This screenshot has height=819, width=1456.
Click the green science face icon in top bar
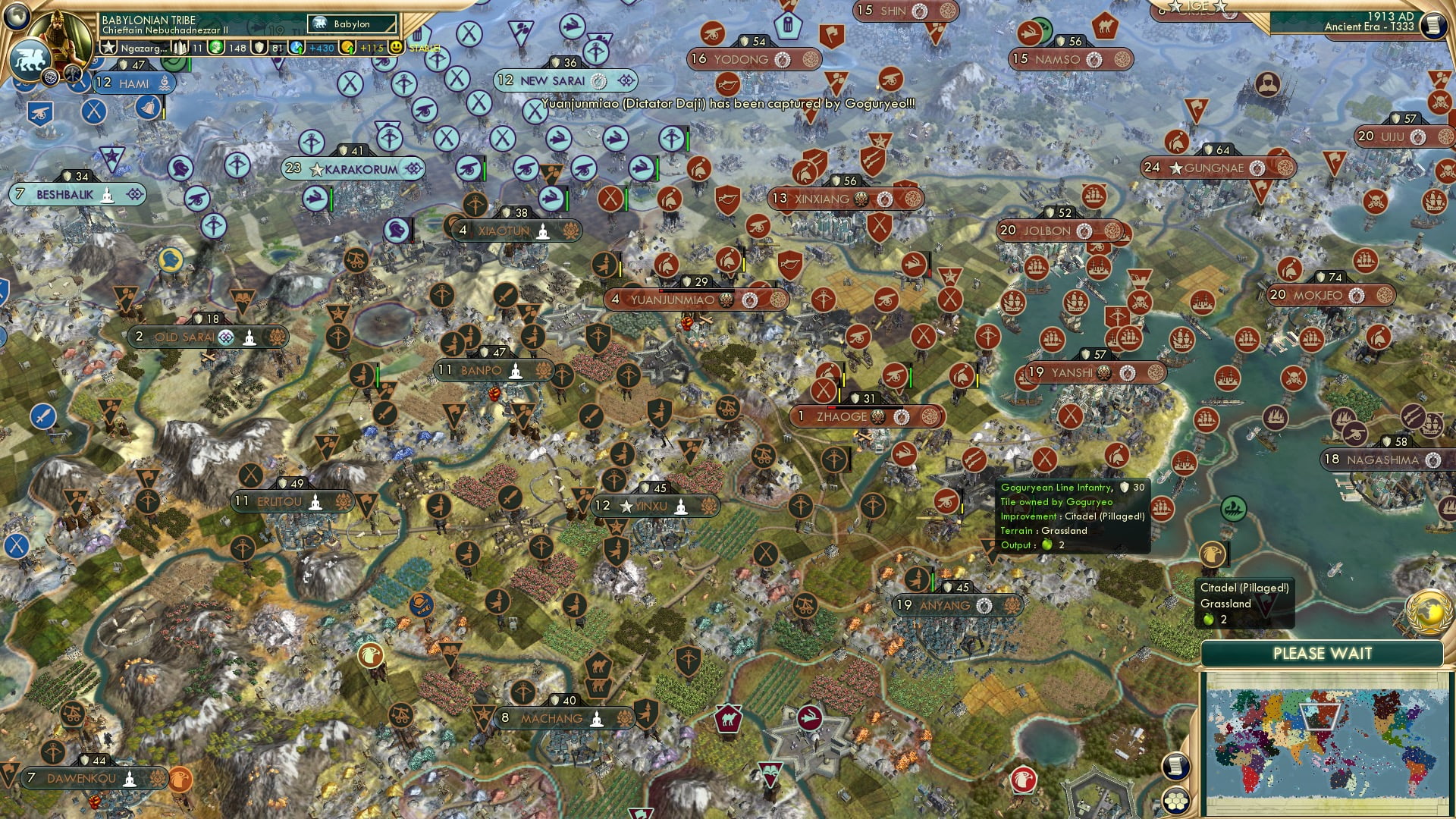coord(217,47)
